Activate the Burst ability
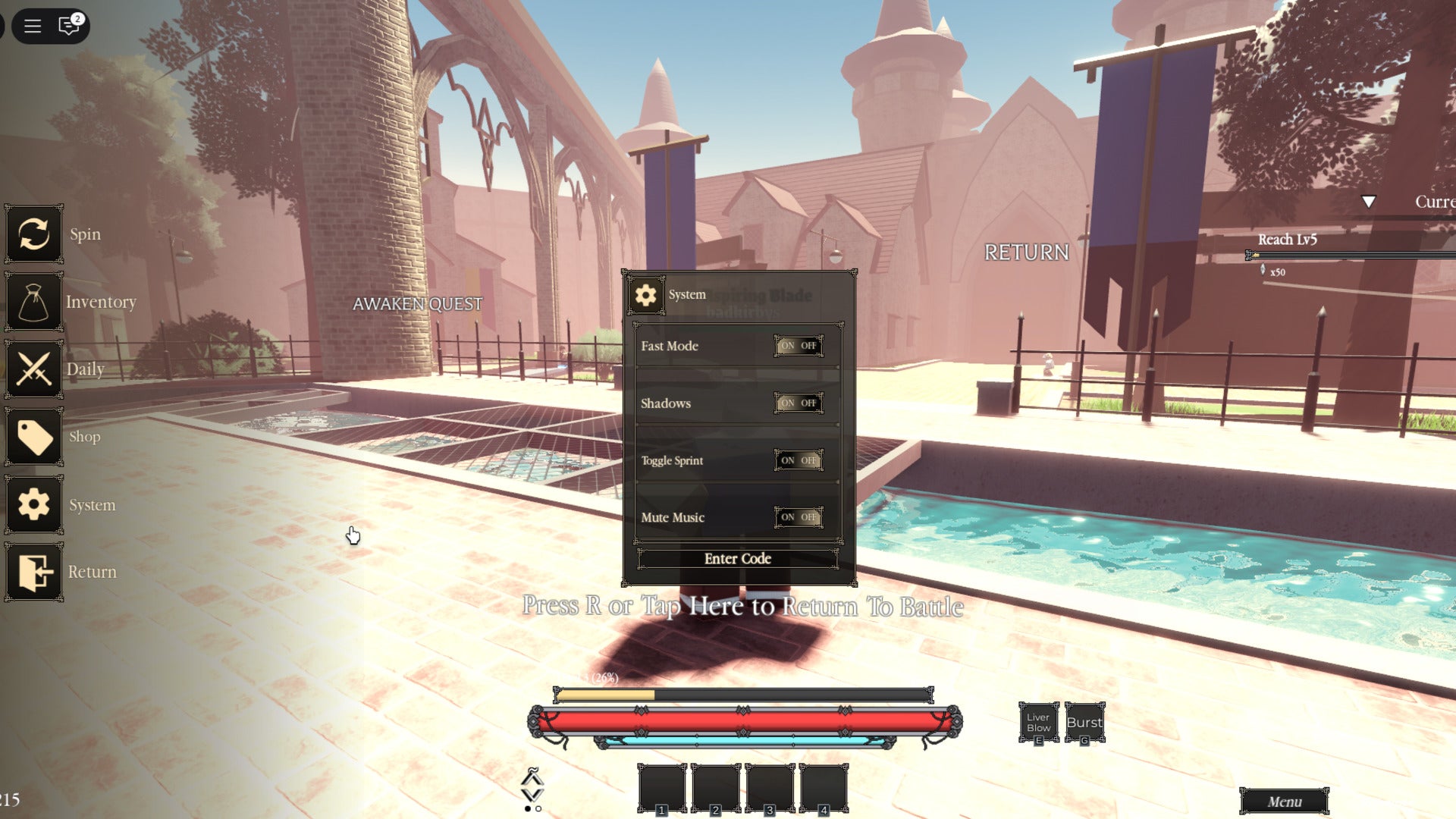 pos(1084,723)
